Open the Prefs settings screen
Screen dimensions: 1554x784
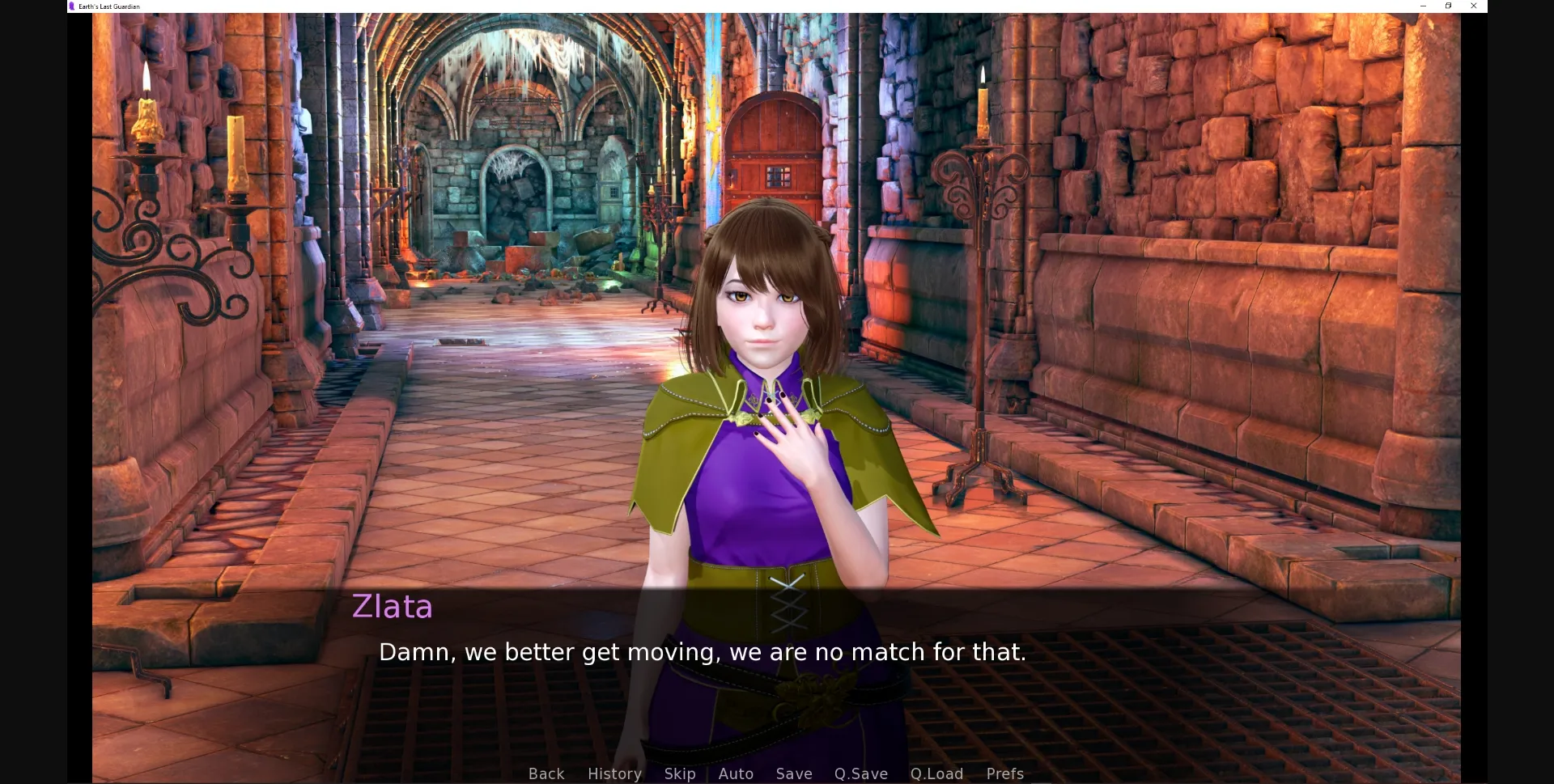pos(1004,773)
